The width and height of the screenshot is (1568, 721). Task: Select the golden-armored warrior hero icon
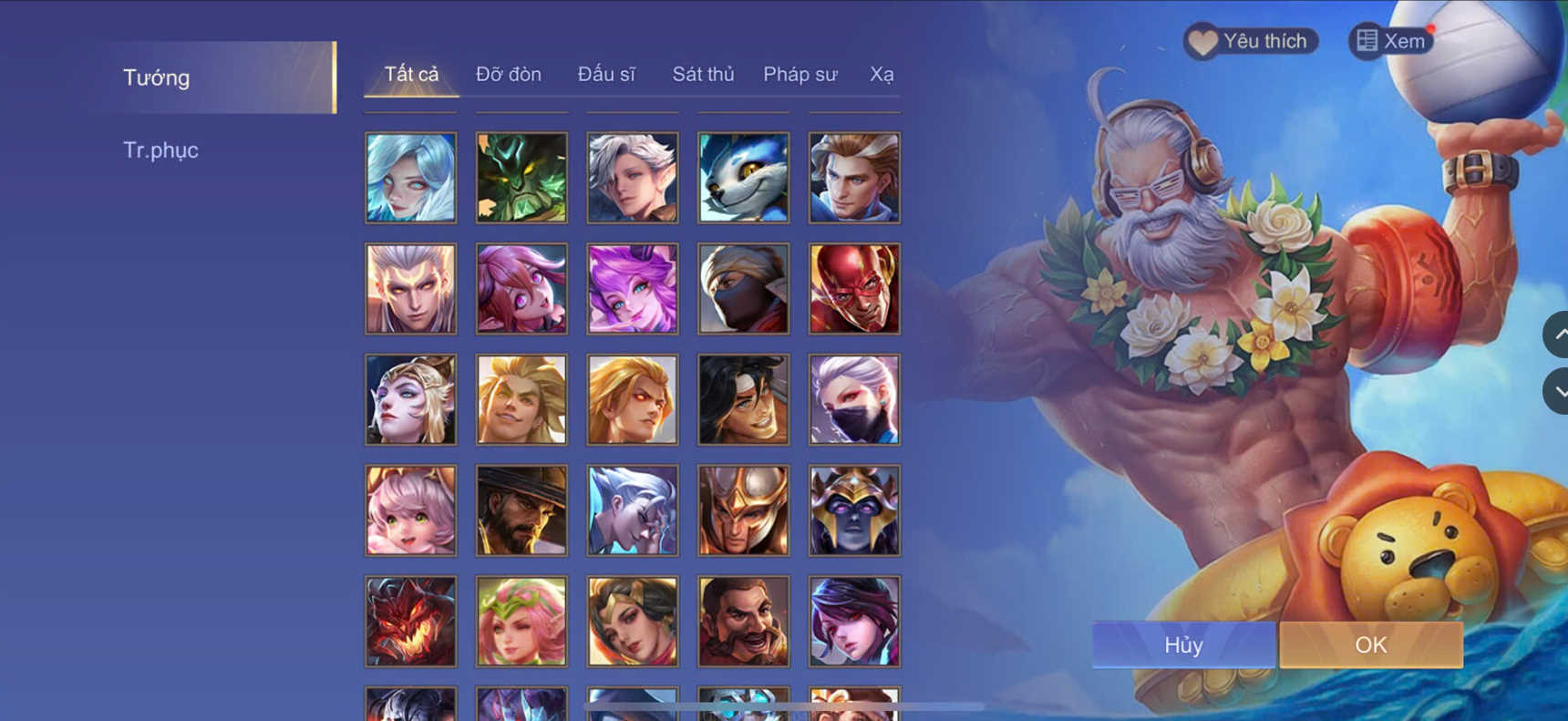click(742, 510)
